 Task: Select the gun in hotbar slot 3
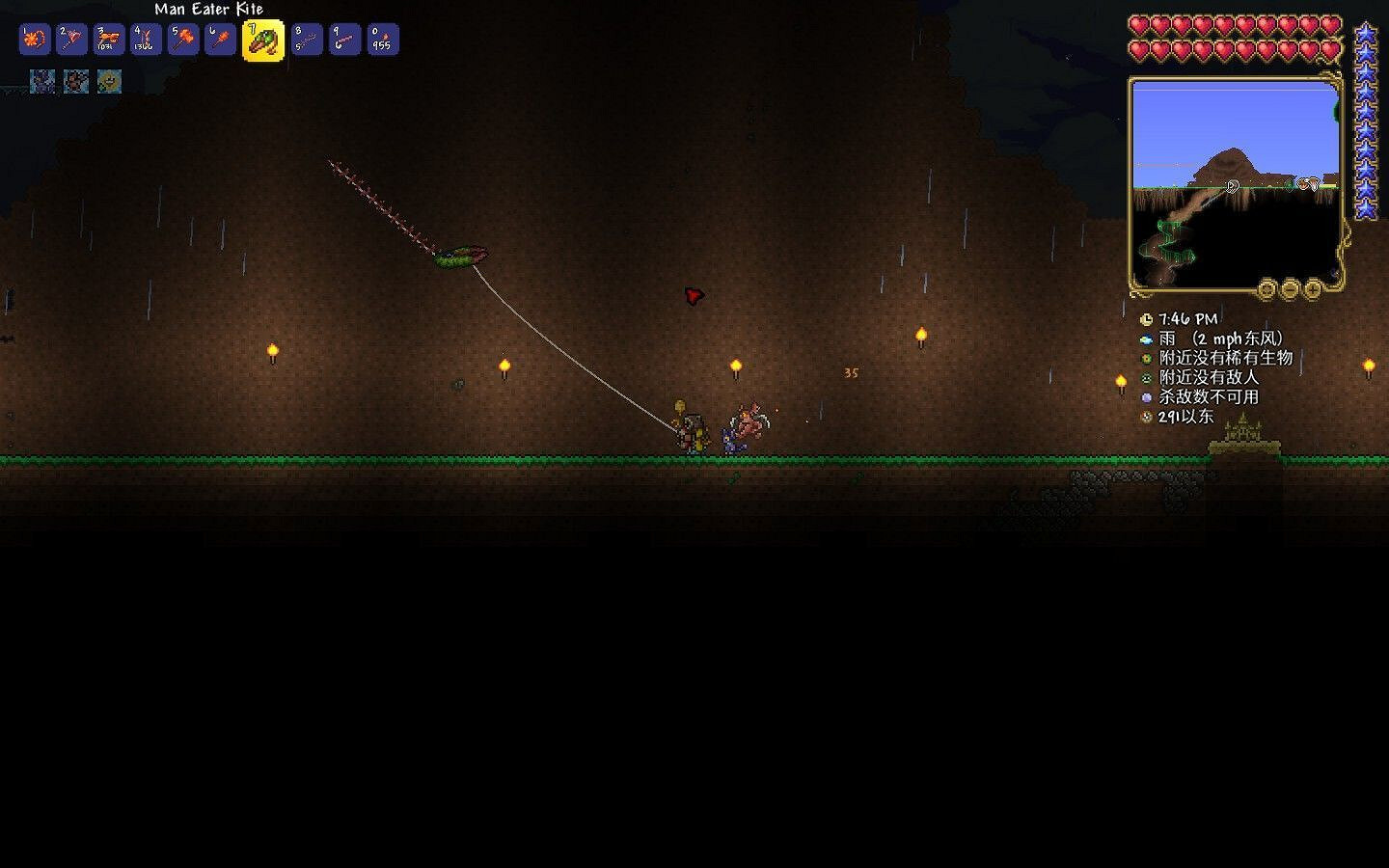107,40
